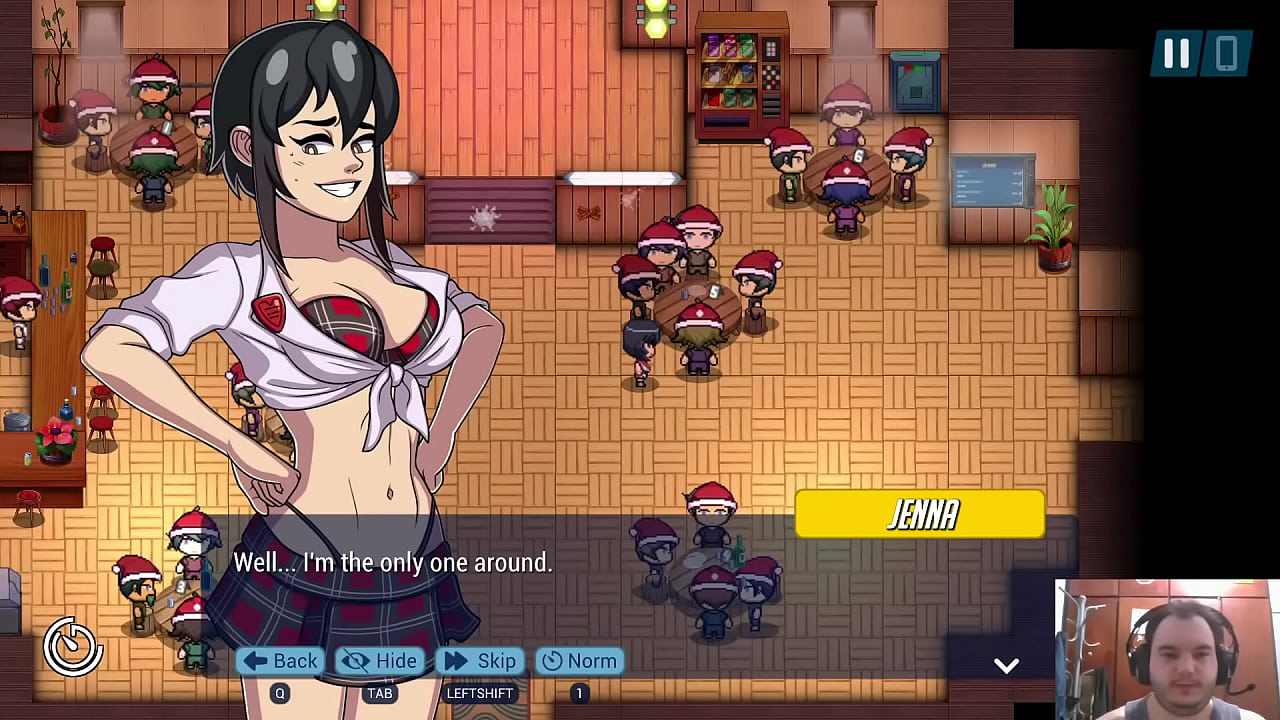Click the Jenna nameplate banner
The height and width of the screenshot is (720, 1280).
tap(919, 514)
